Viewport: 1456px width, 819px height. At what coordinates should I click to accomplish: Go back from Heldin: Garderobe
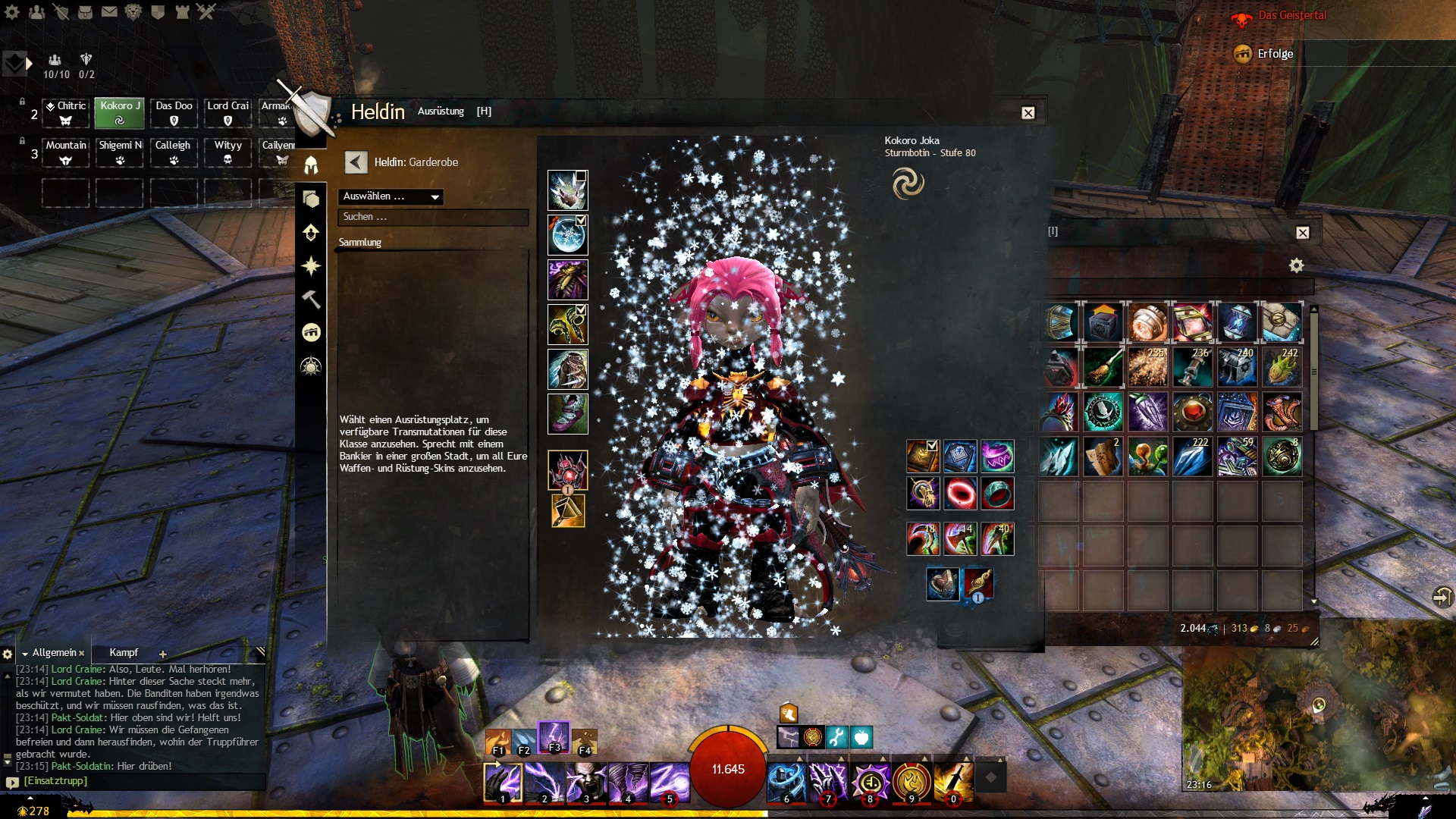pos(356,162)
